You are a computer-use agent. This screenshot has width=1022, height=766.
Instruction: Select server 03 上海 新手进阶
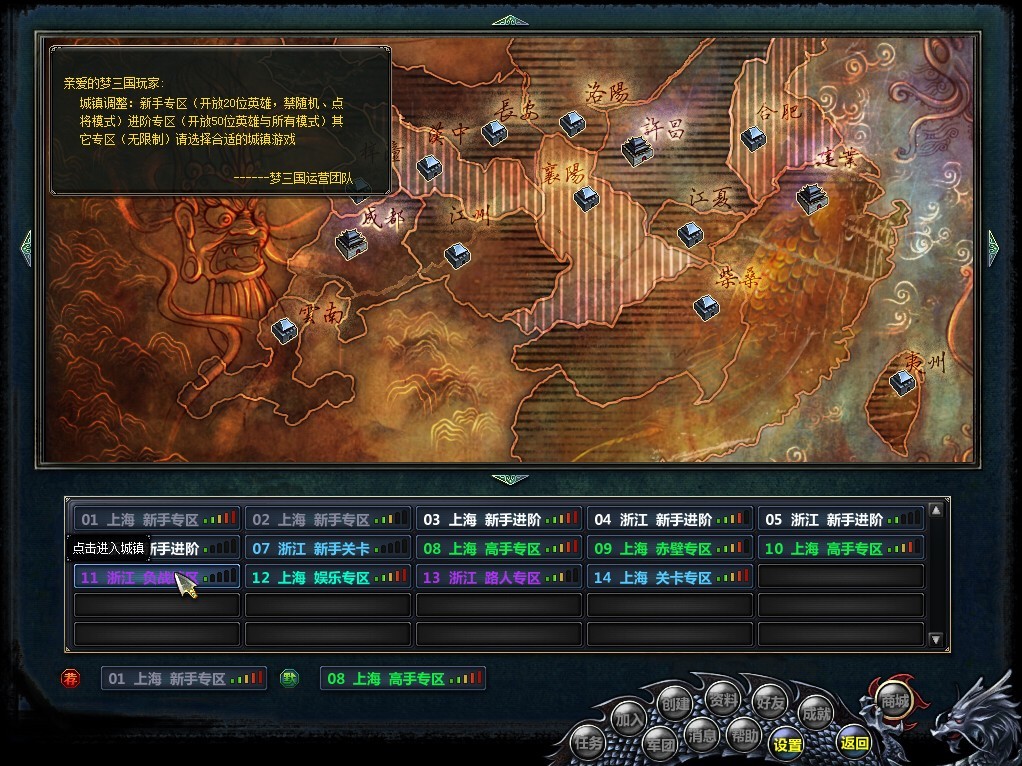click(x=500, y=519)
